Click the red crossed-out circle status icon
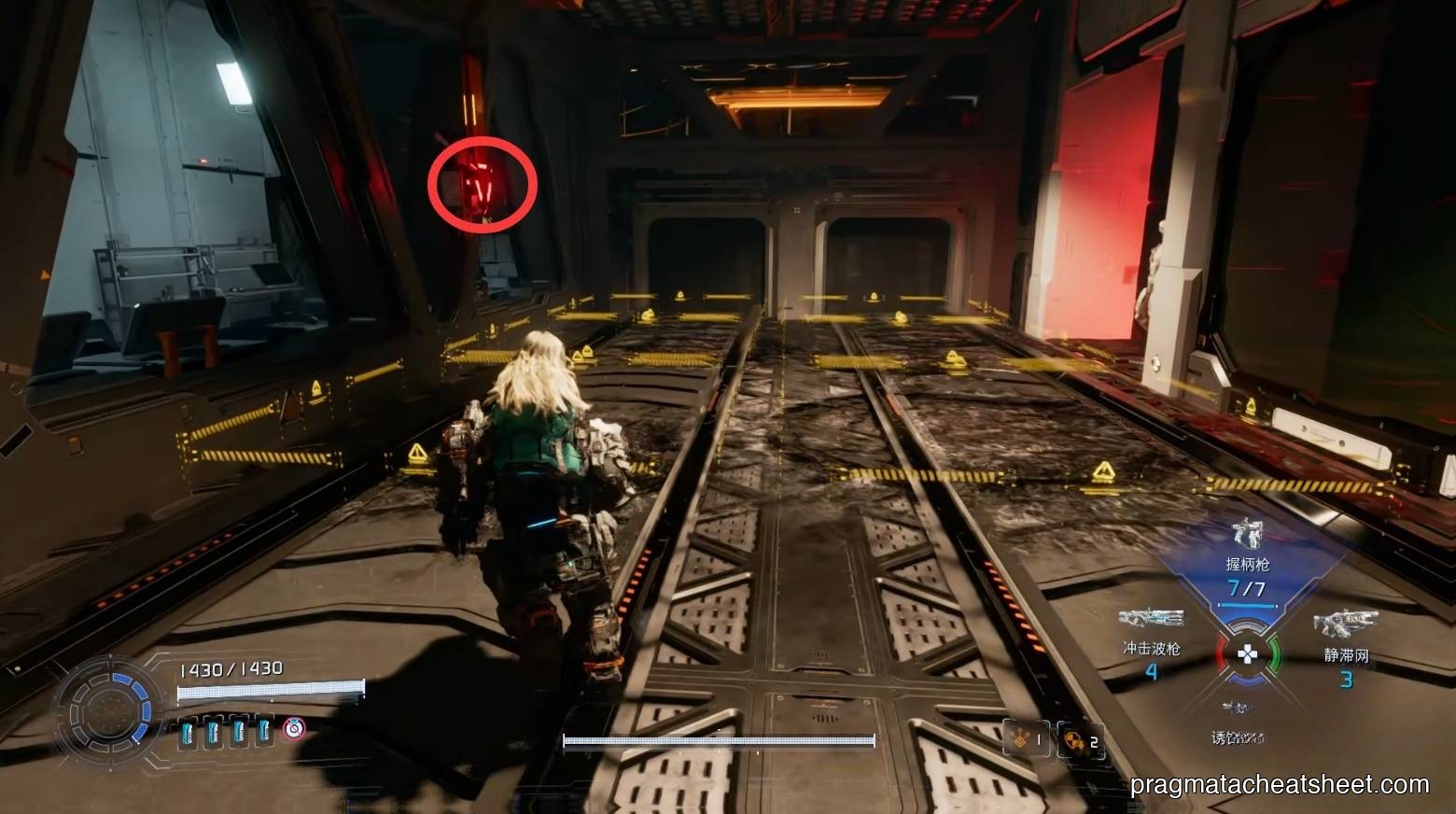This screenshot has width=1456, height=814. pyautogui.click(x=294, y=728)
